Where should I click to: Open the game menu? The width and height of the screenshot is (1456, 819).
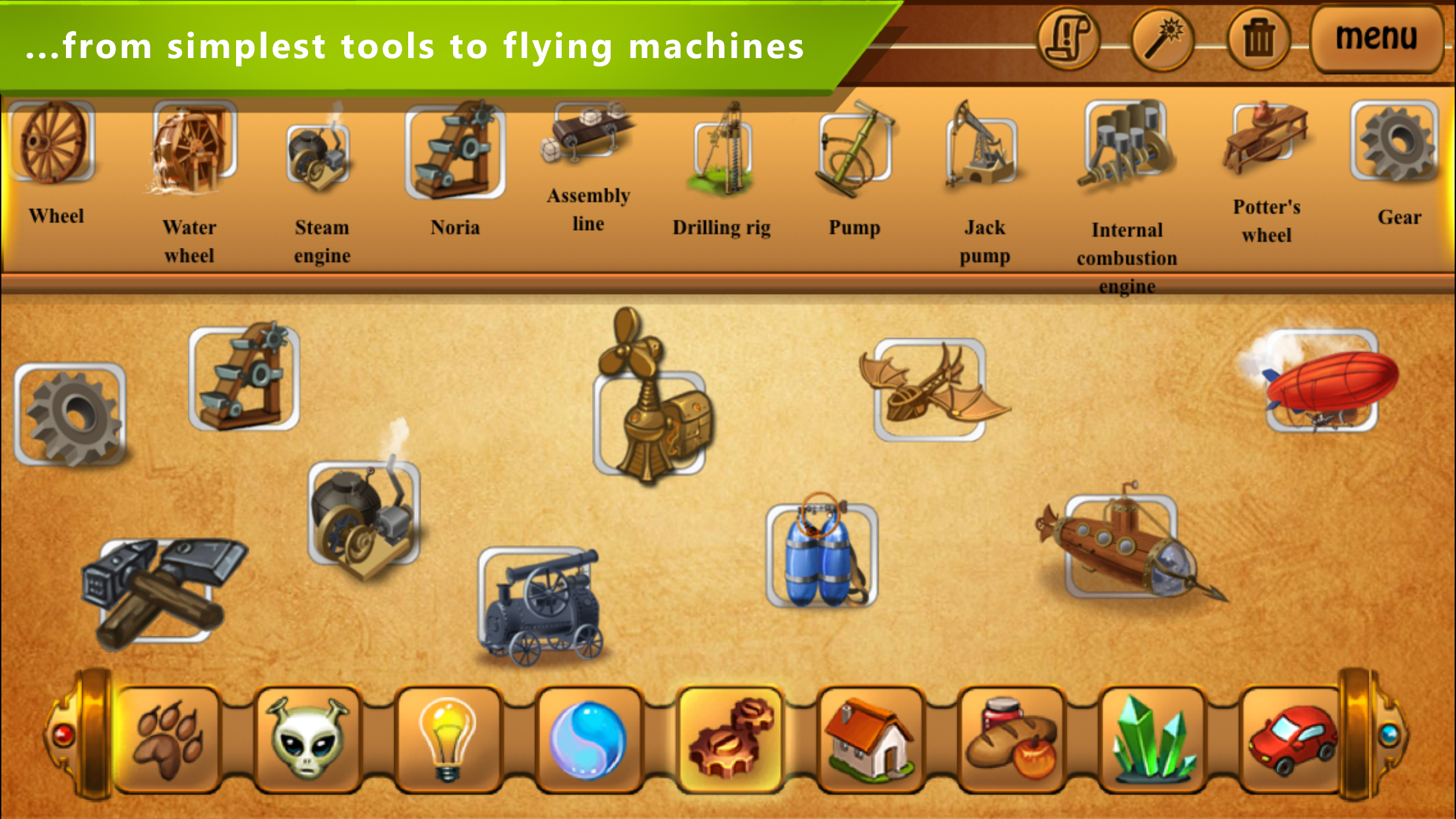[1376, 38]
